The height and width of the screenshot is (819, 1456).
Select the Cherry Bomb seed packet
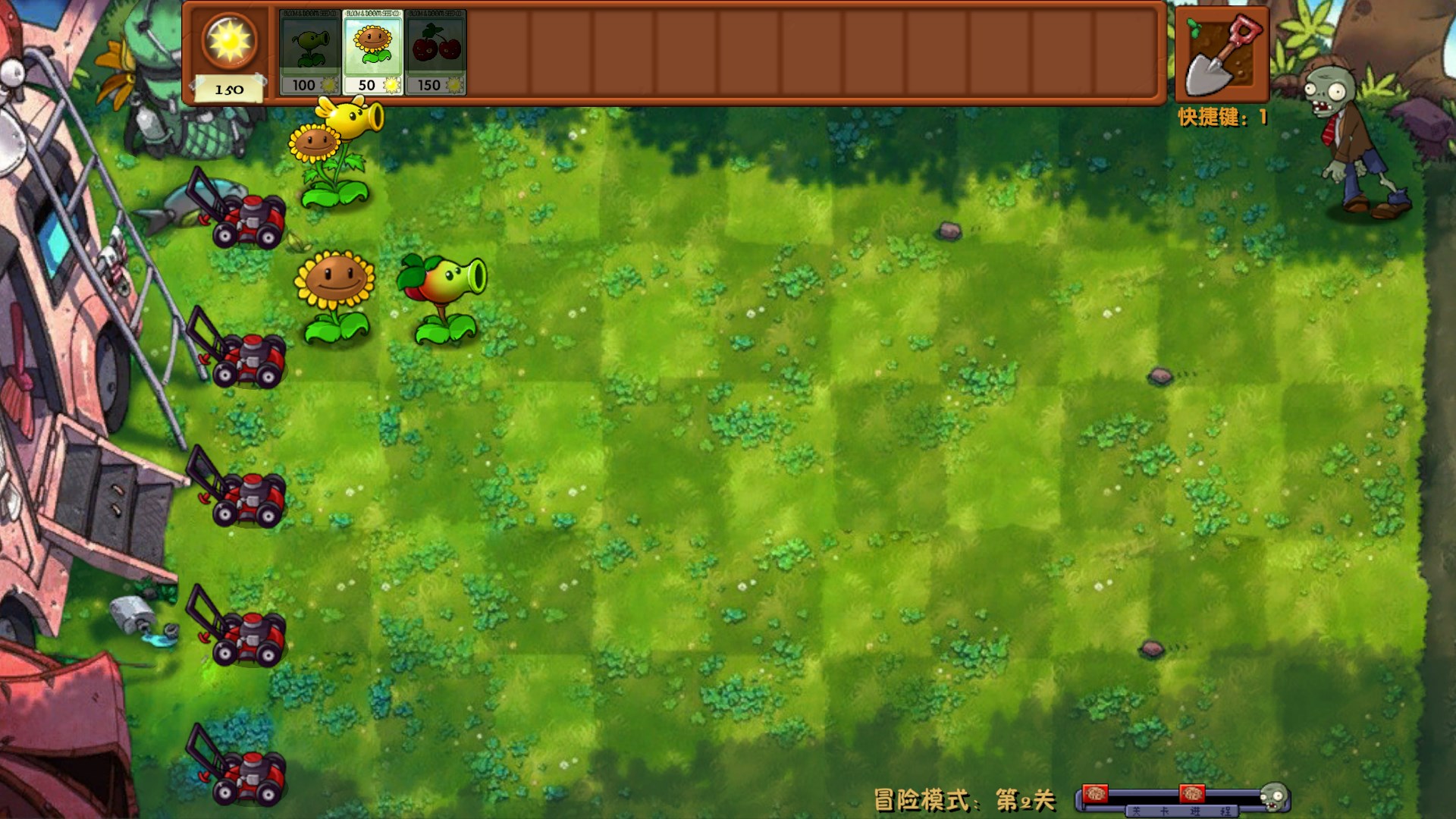(x=434, y=49)
